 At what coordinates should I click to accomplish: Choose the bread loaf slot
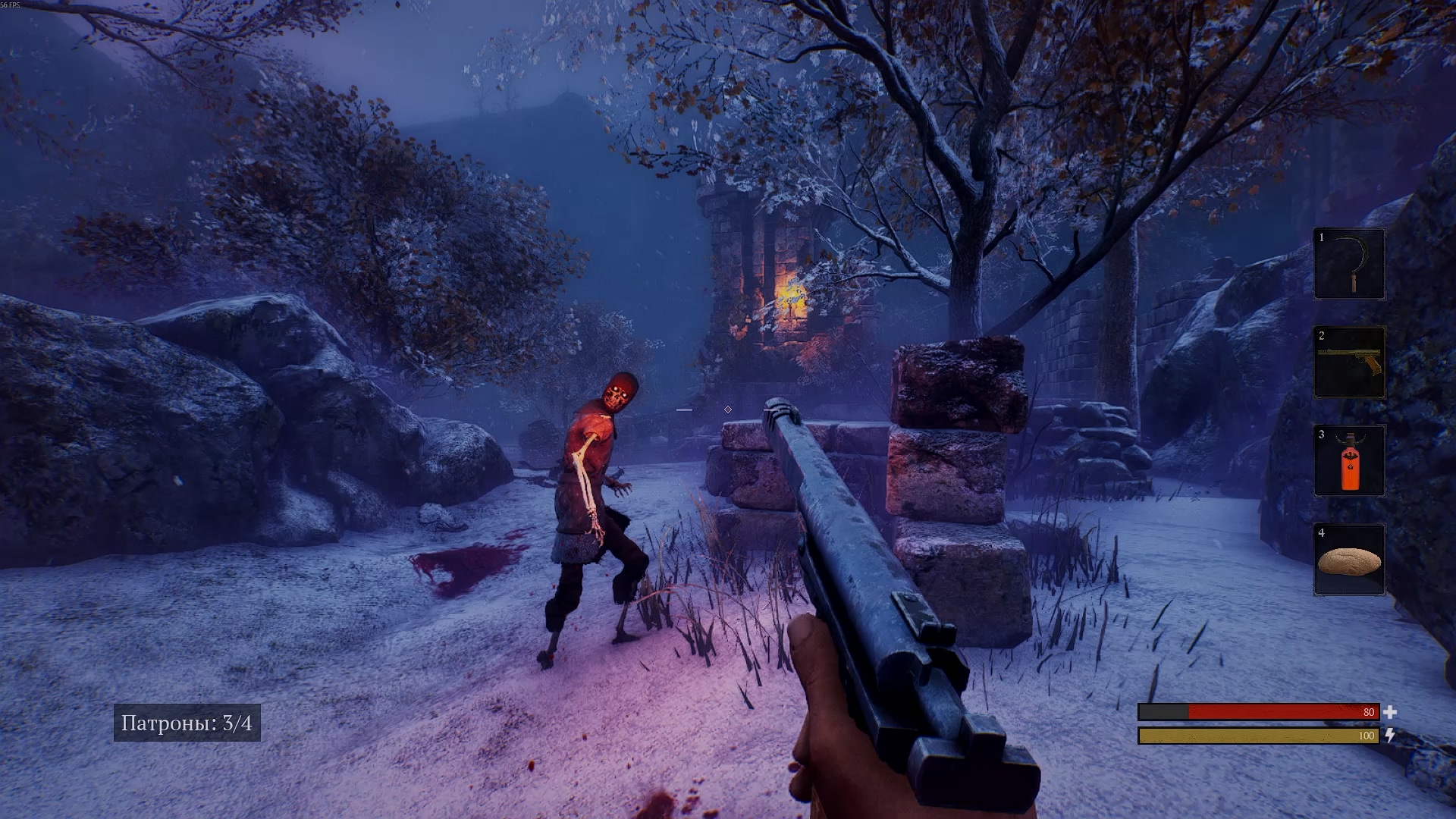(x=1349, y=560)
